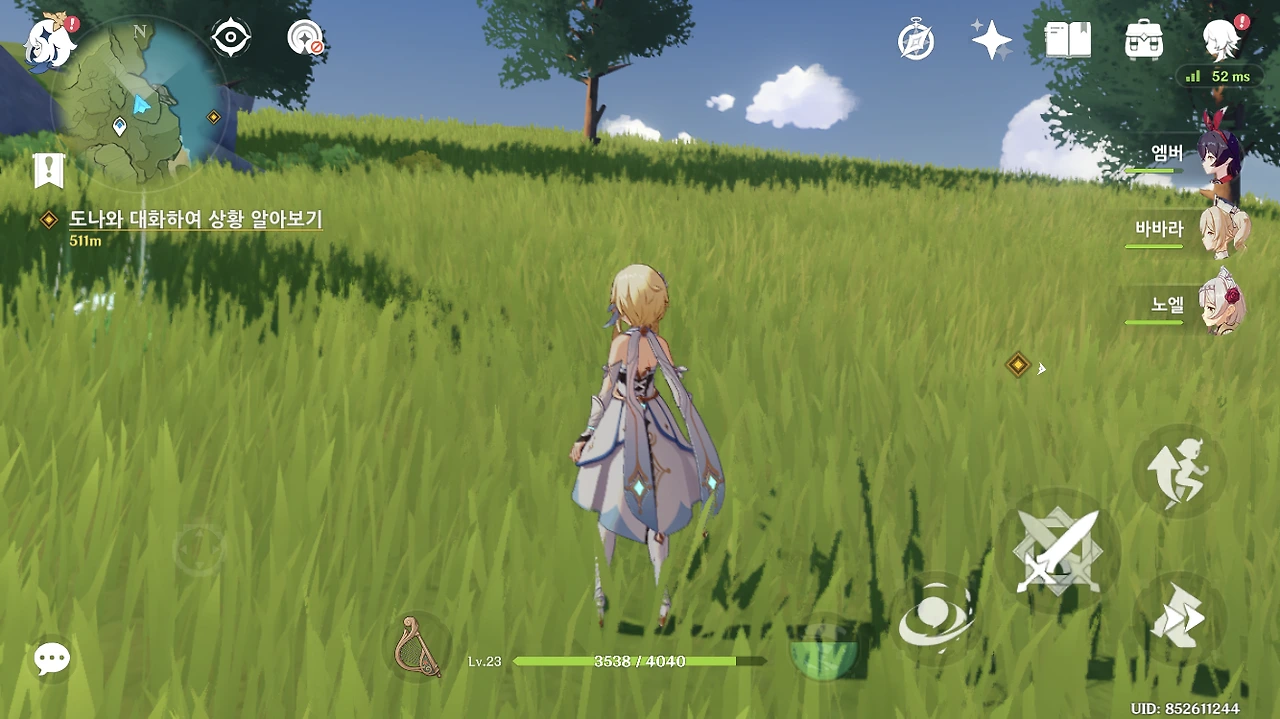The height and width of the screenshot is (719, 1280).
Task: Select the Donna quest objective tracker
Action: coord(195,220)
